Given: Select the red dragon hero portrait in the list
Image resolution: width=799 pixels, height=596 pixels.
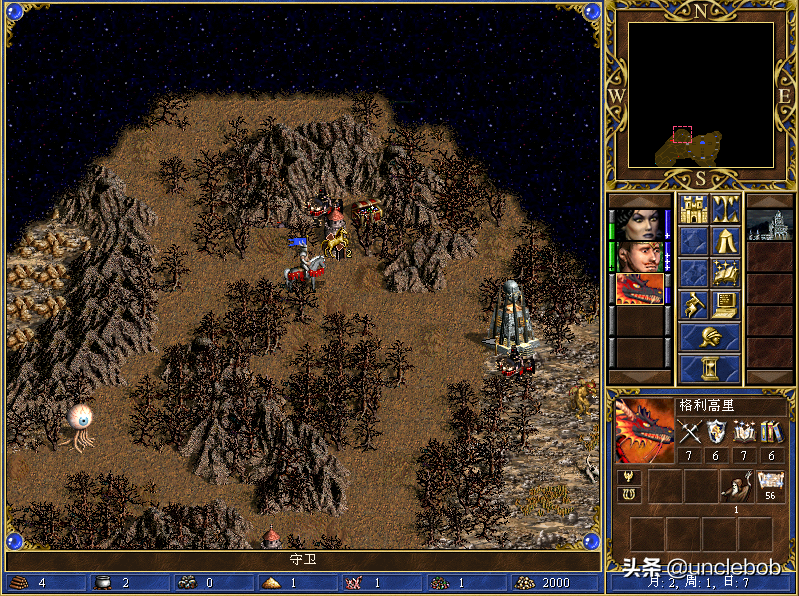Looking at the screenshot, I should [x=639, y=289].
